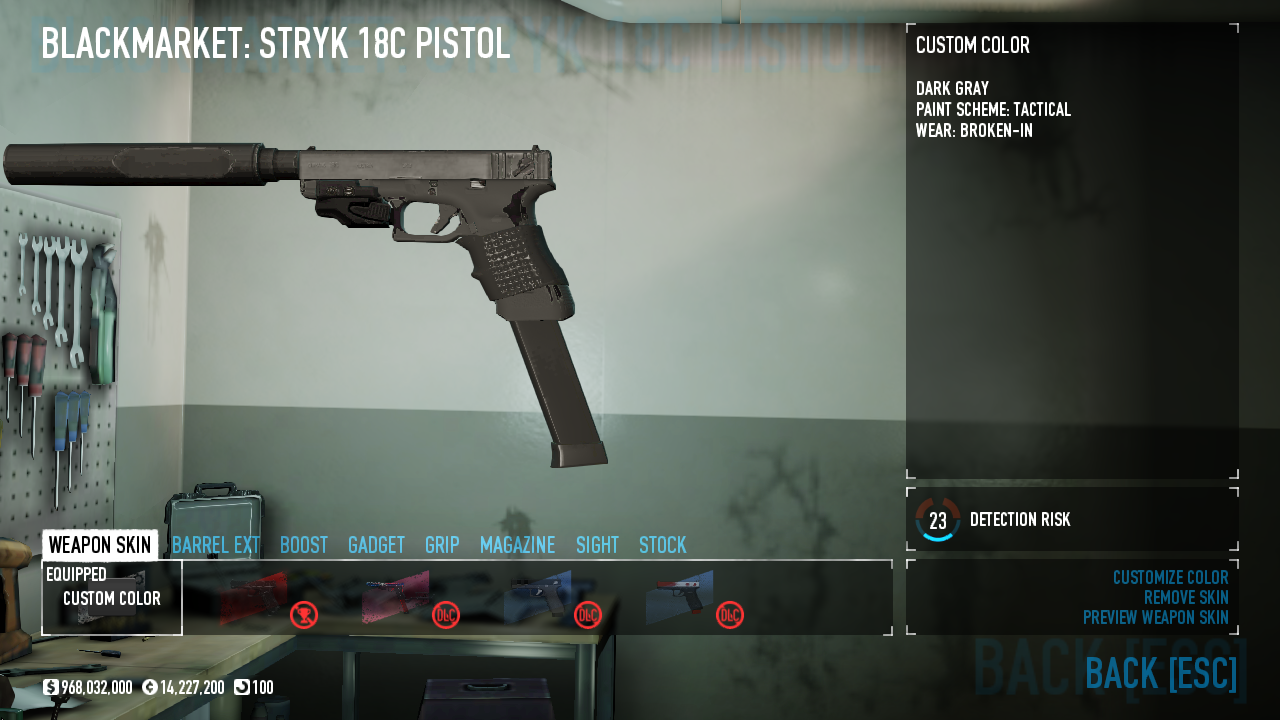Screen dimensions: 1280x720
Task: View the Stock tab
Action: pyautogui.click(x=663, y=545)
